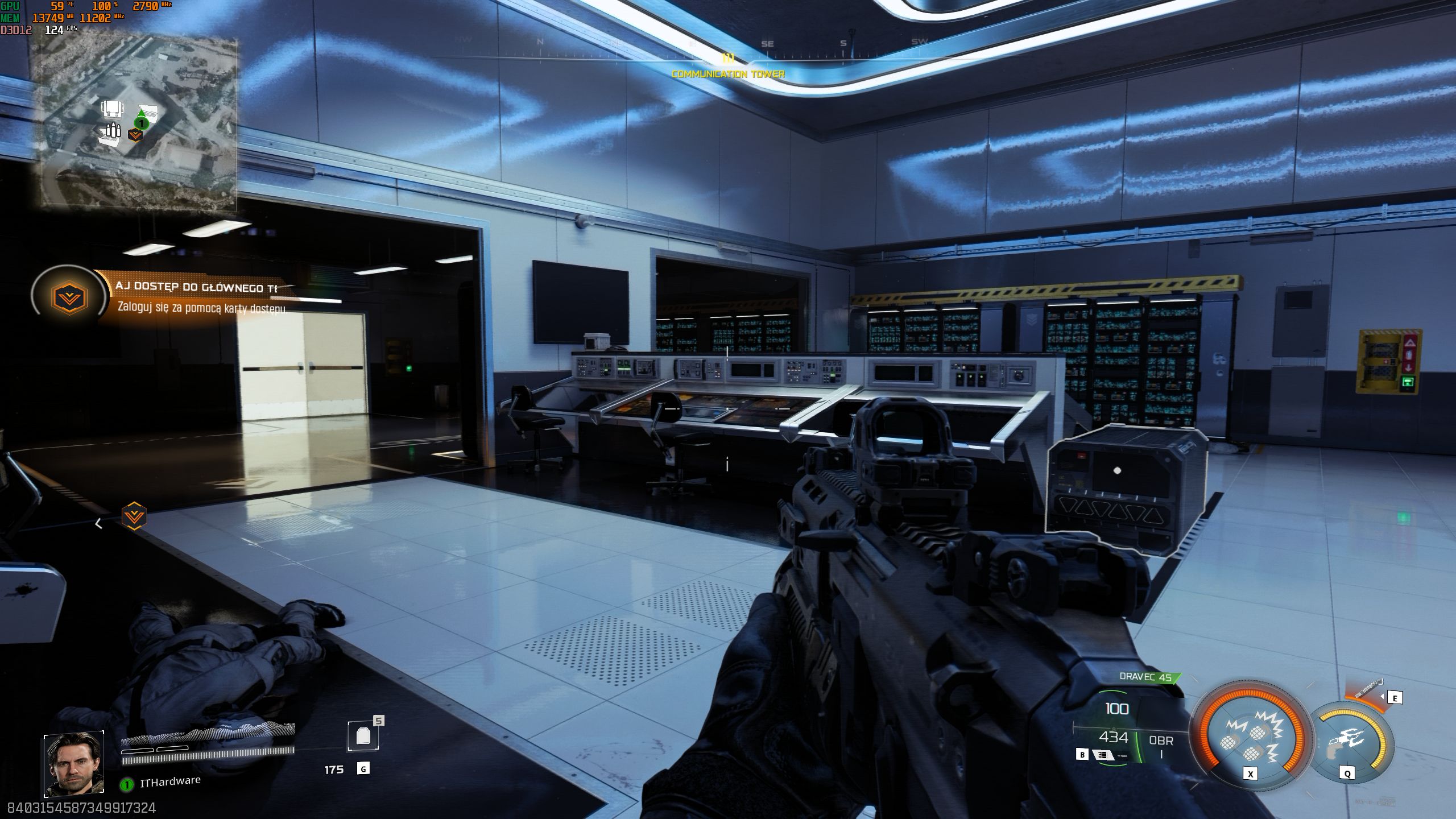Viewport: 1456px width, 819px height.
Task: Expand the building icons cluster on the minimap
Action: click(112, 109)
